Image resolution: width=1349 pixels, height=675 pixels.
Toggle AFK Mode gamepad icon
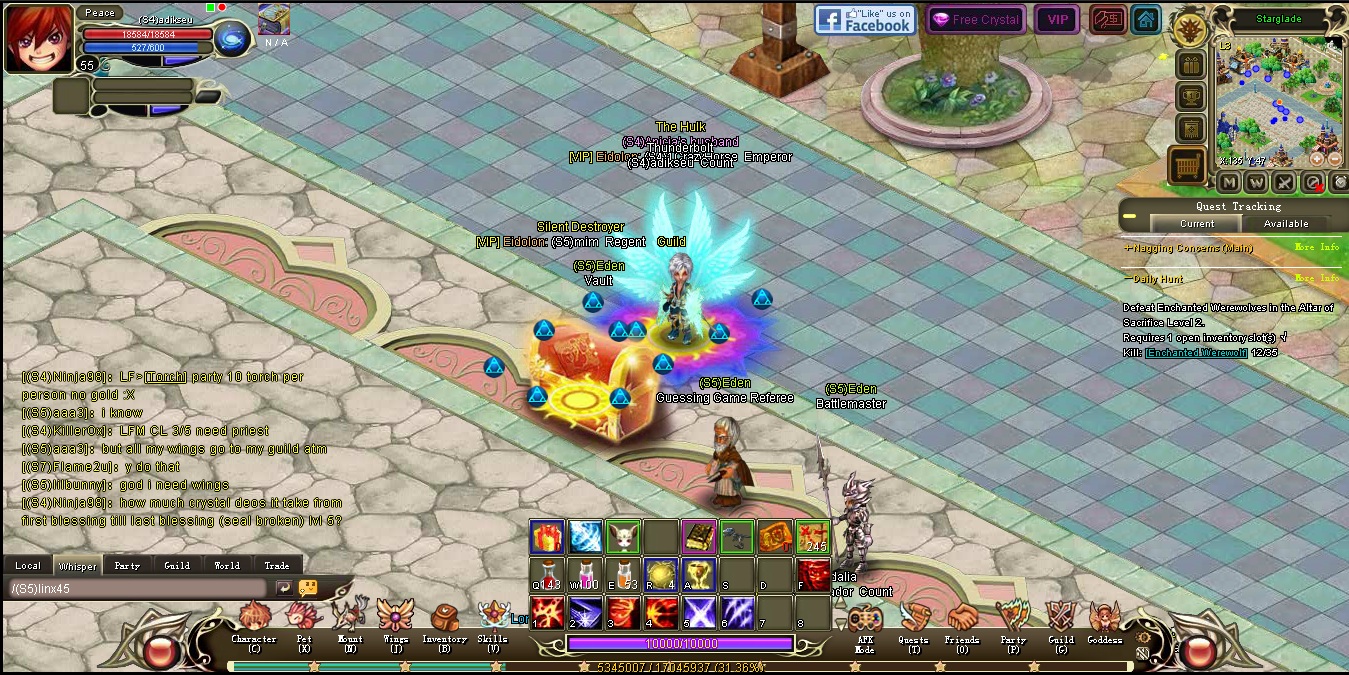(x=864, y=622)
